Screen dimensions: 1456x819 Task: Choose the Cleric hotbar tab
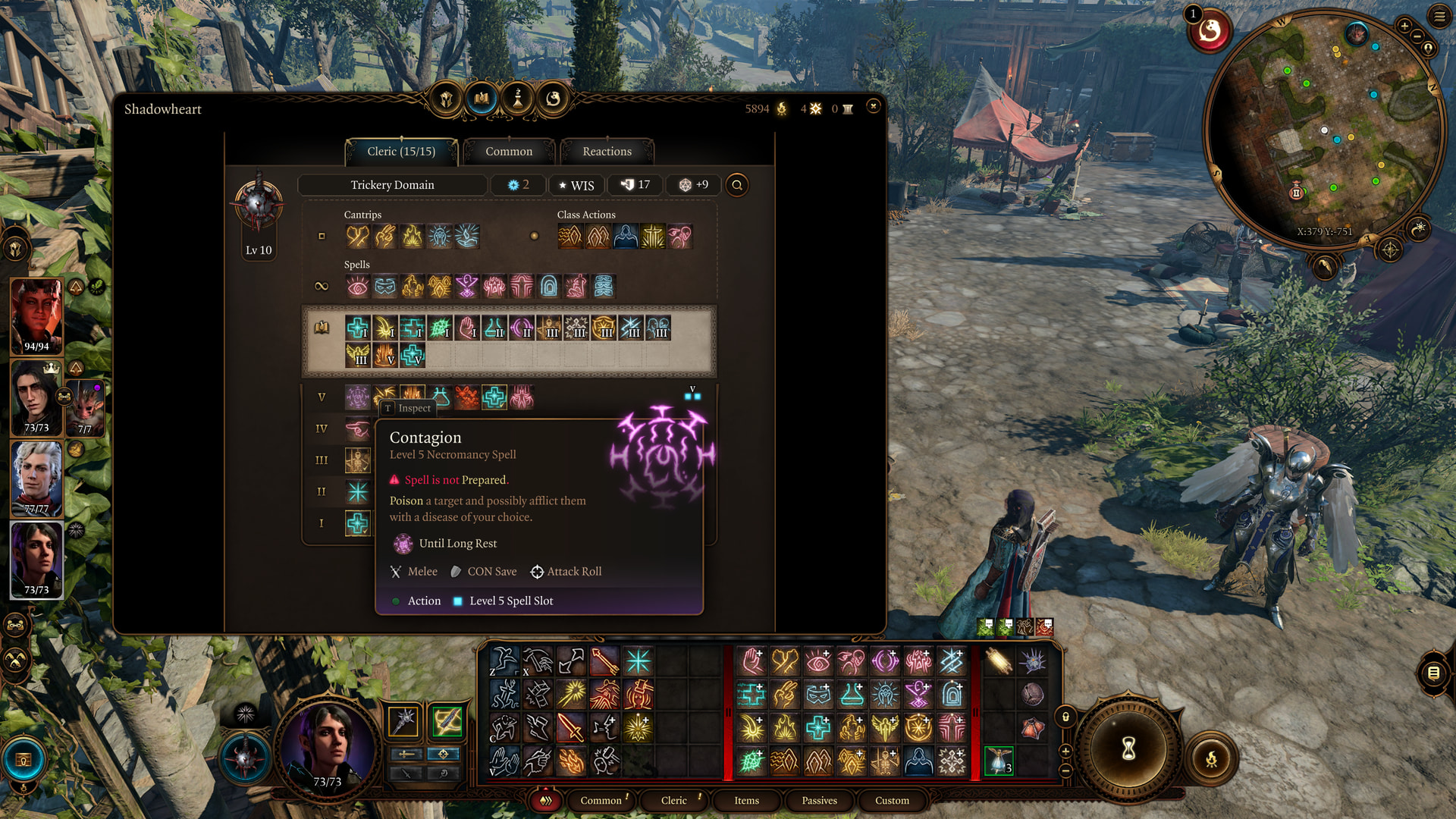click(673, 800)
